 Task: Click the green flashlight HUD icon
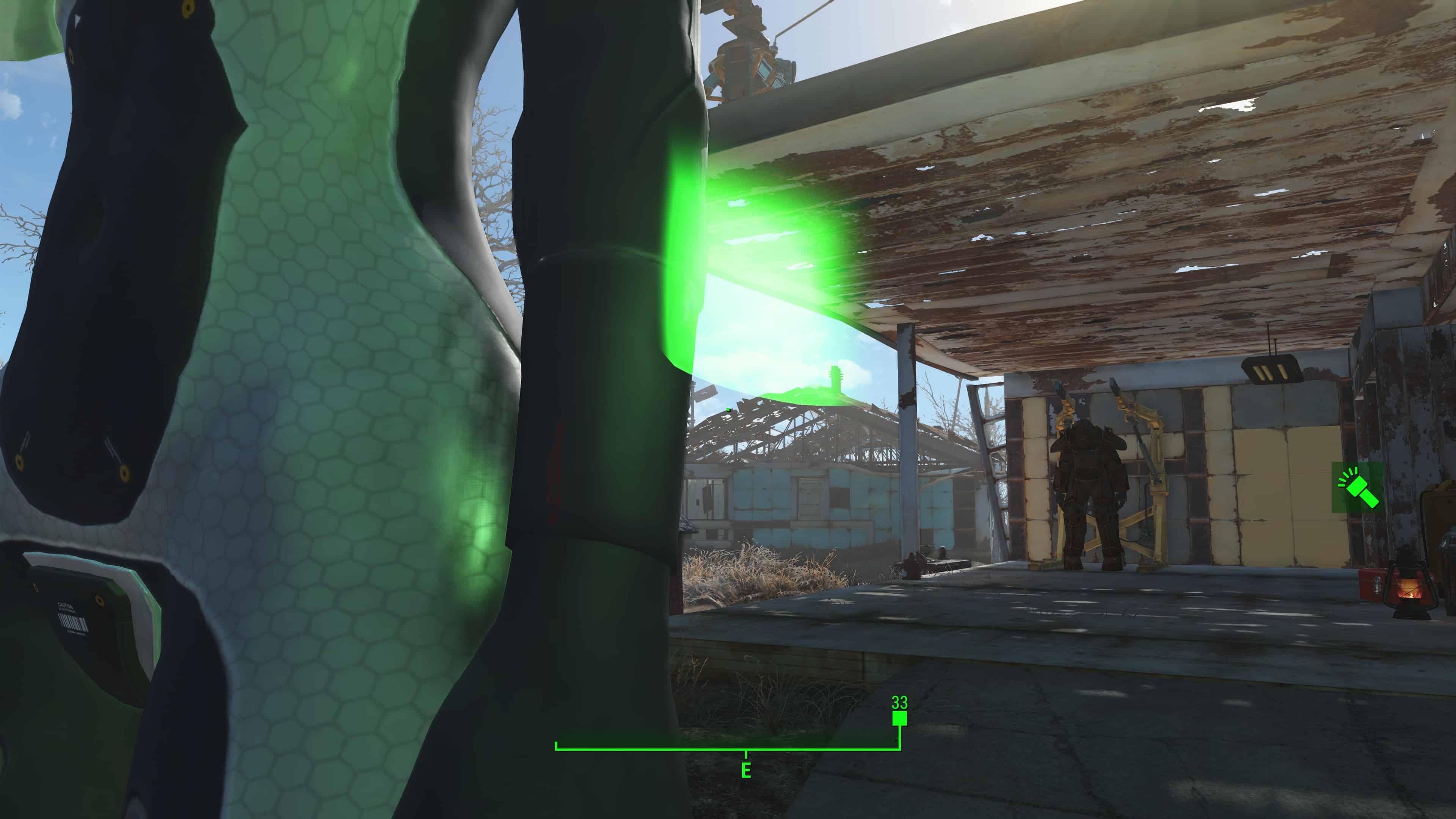[x=1358, y=488]
